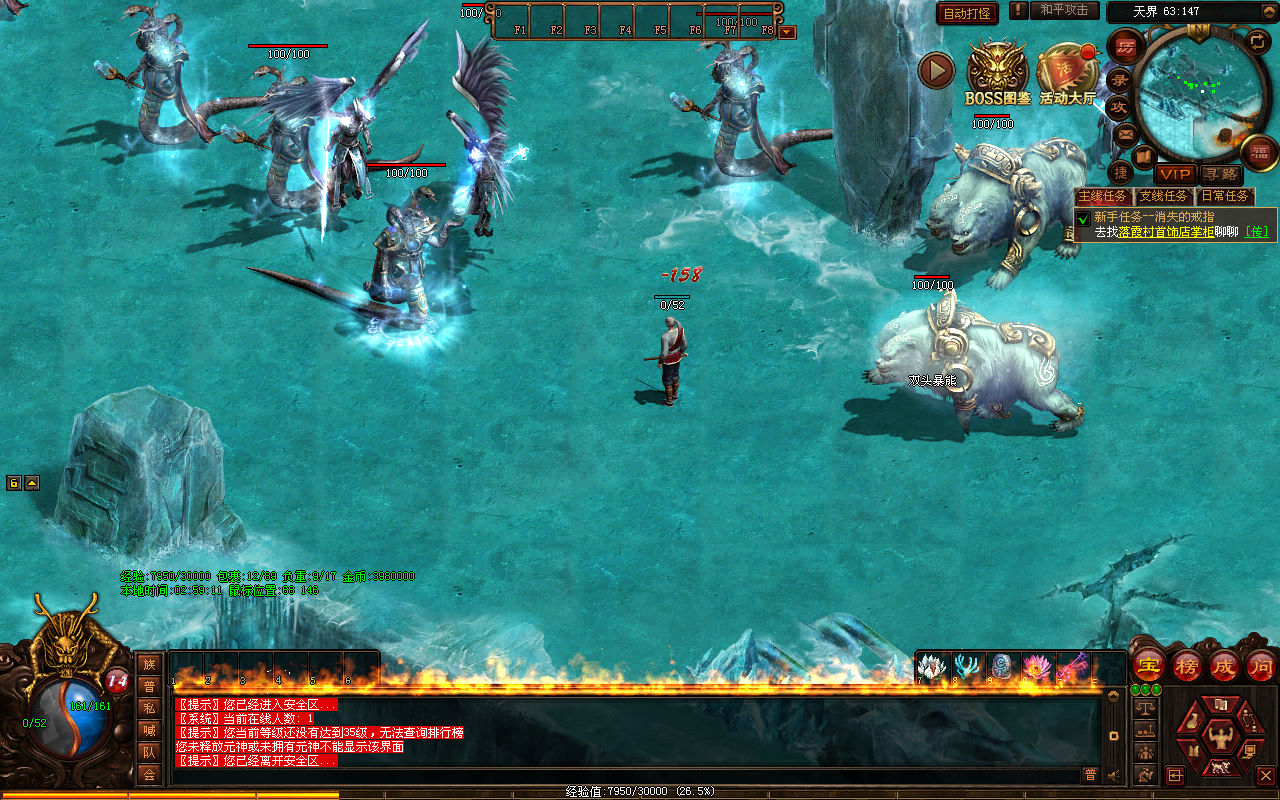Screen dimensions: 1280x800
Task: Toggle the 自动打怪 auto-fight button
Action: click(967, 14)
